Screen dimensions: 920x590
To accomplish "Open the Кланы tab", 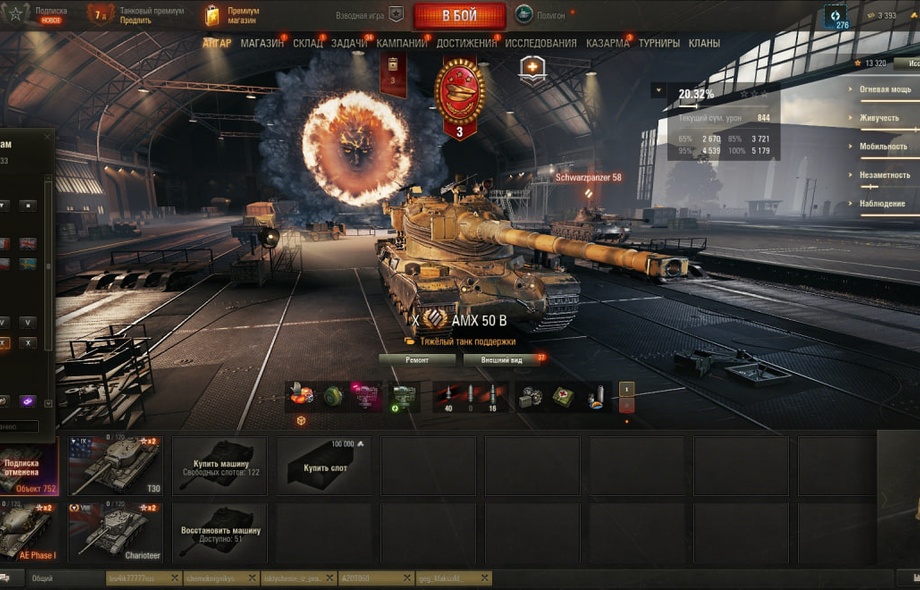I will [704, 43].
